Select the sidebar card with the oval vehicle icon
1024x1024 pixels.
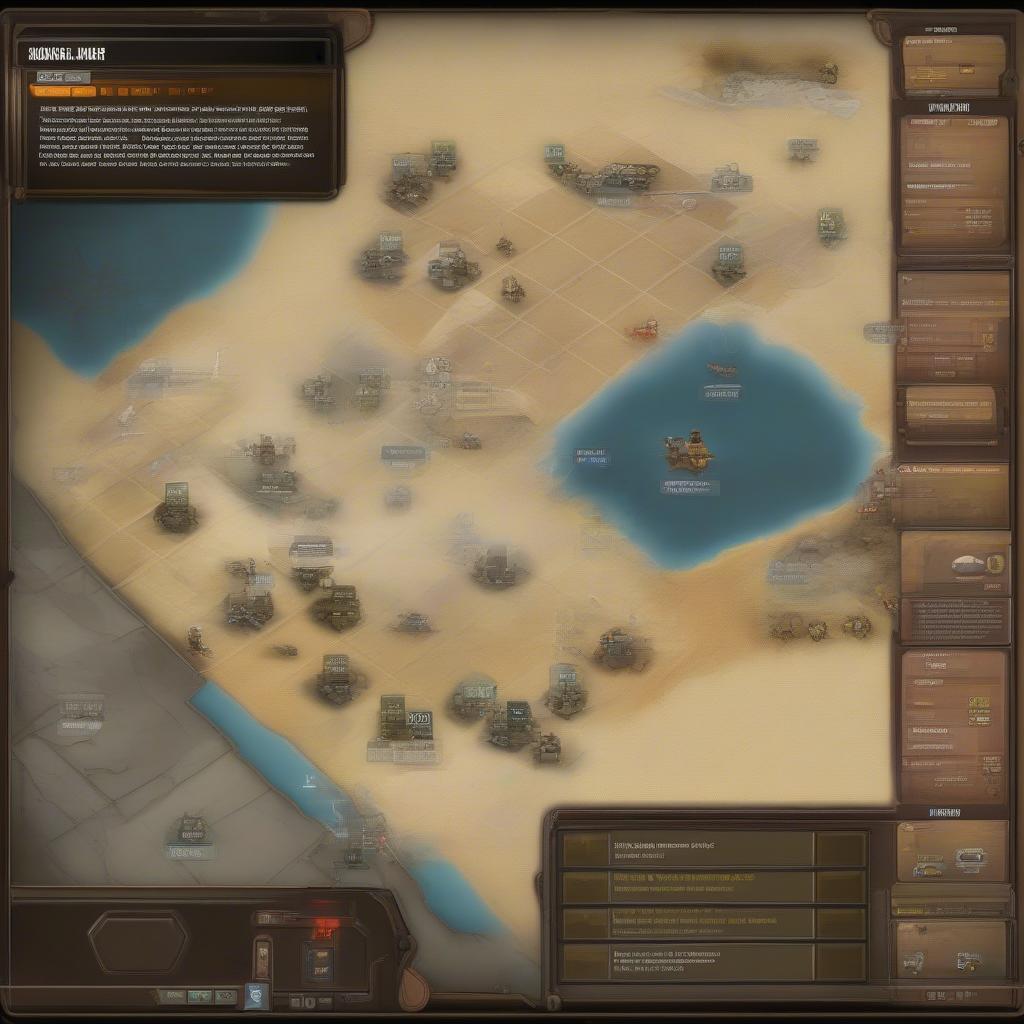[x=955, y=563]
